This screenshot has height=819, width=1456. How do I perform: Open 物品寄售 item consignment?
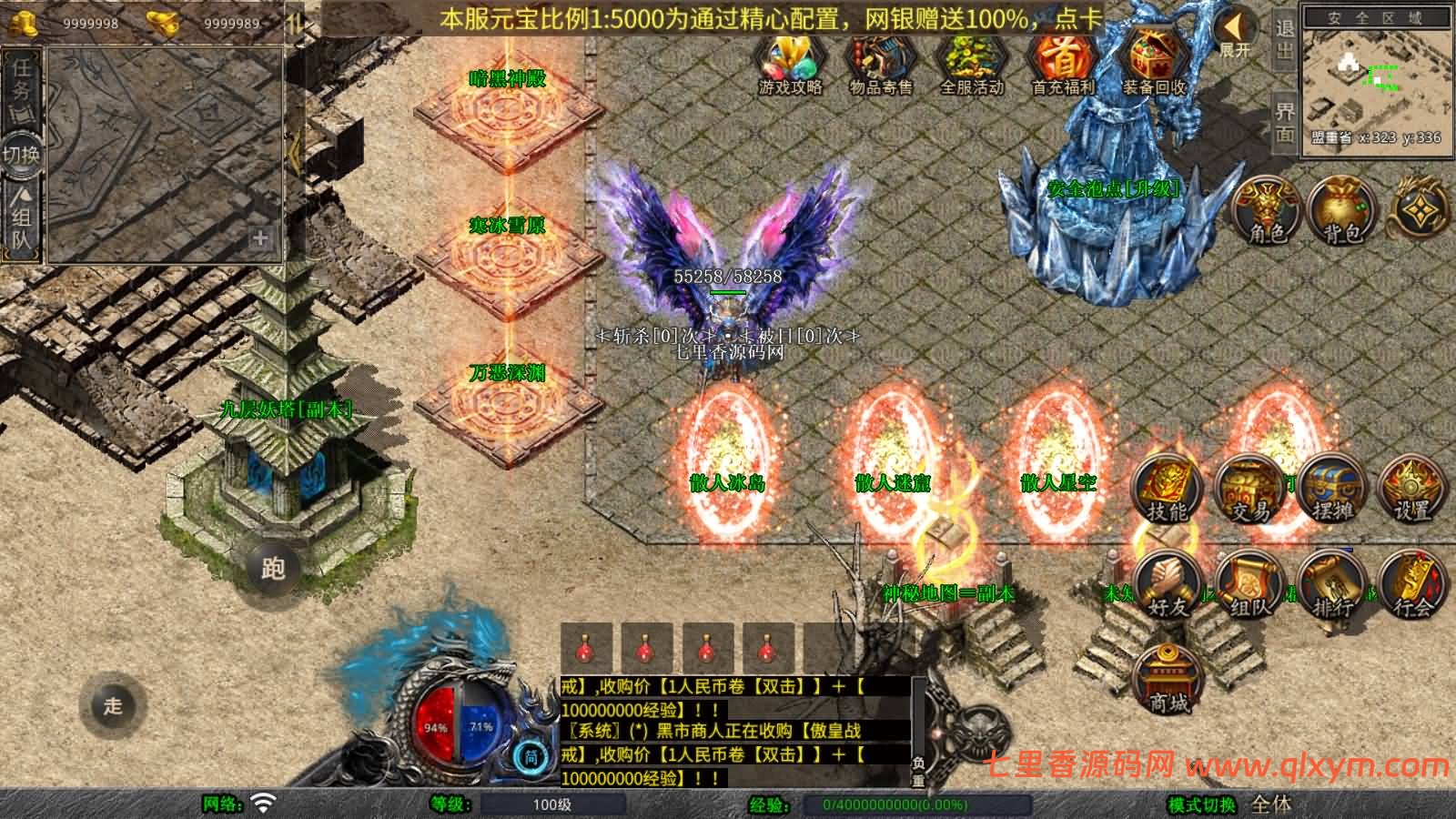(x=880, y=64)
